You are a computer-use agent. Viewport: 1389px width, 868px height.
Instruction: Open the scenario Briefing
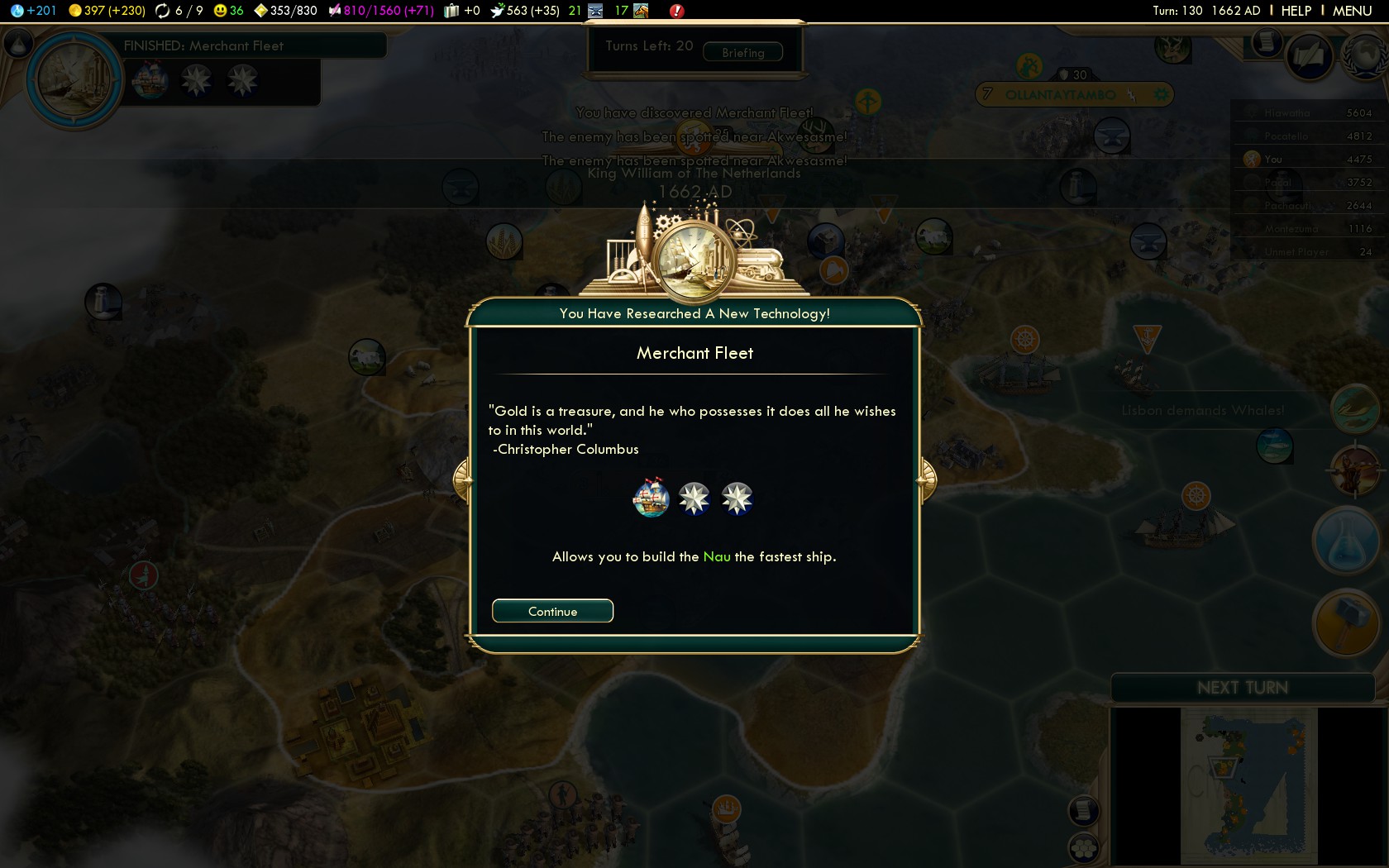pyautogui.click(x=742, y=52)
